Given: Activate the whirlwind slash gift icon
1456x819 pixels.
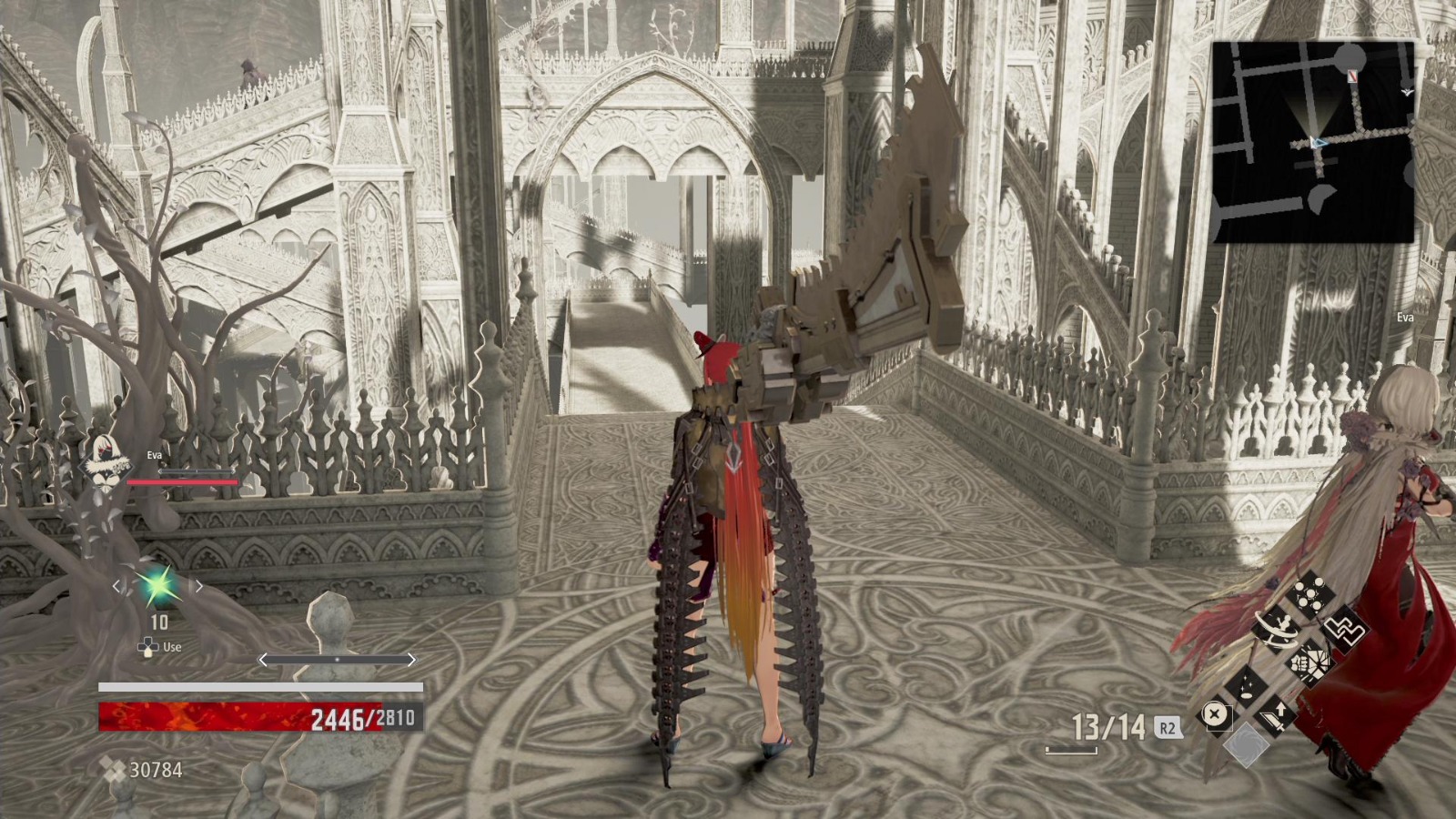Looking at the screenshot, I should tap(1277, 630).
